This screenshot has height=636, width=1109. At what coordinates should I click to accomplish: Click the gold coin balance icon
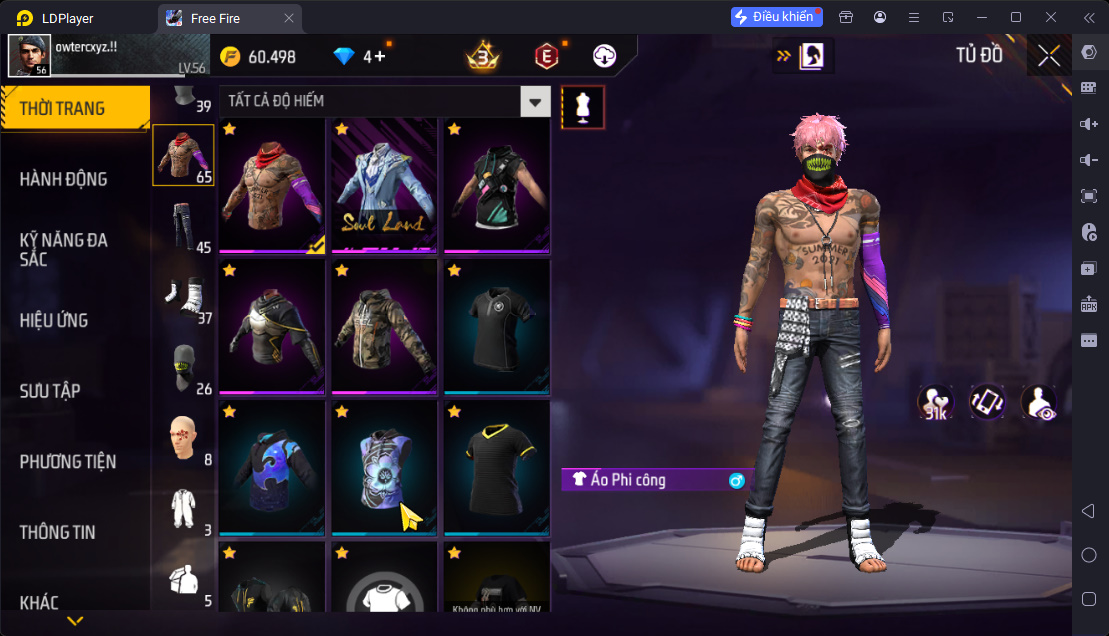pos(230,56)
